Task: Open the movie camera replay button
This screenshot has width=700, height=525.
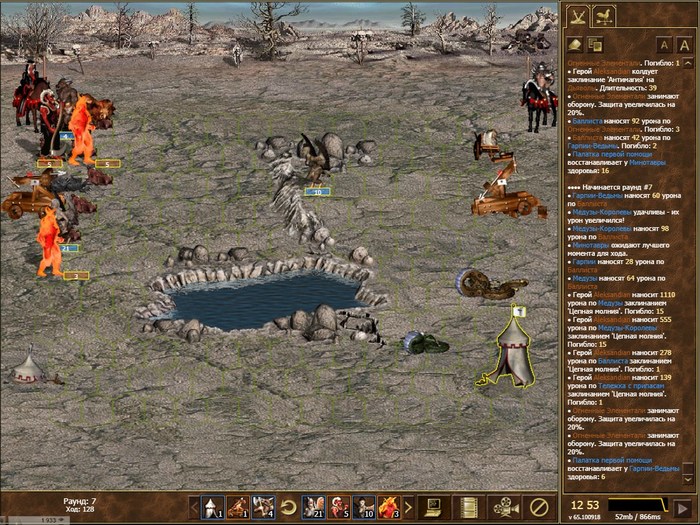Action: click(x=504, y=506)
